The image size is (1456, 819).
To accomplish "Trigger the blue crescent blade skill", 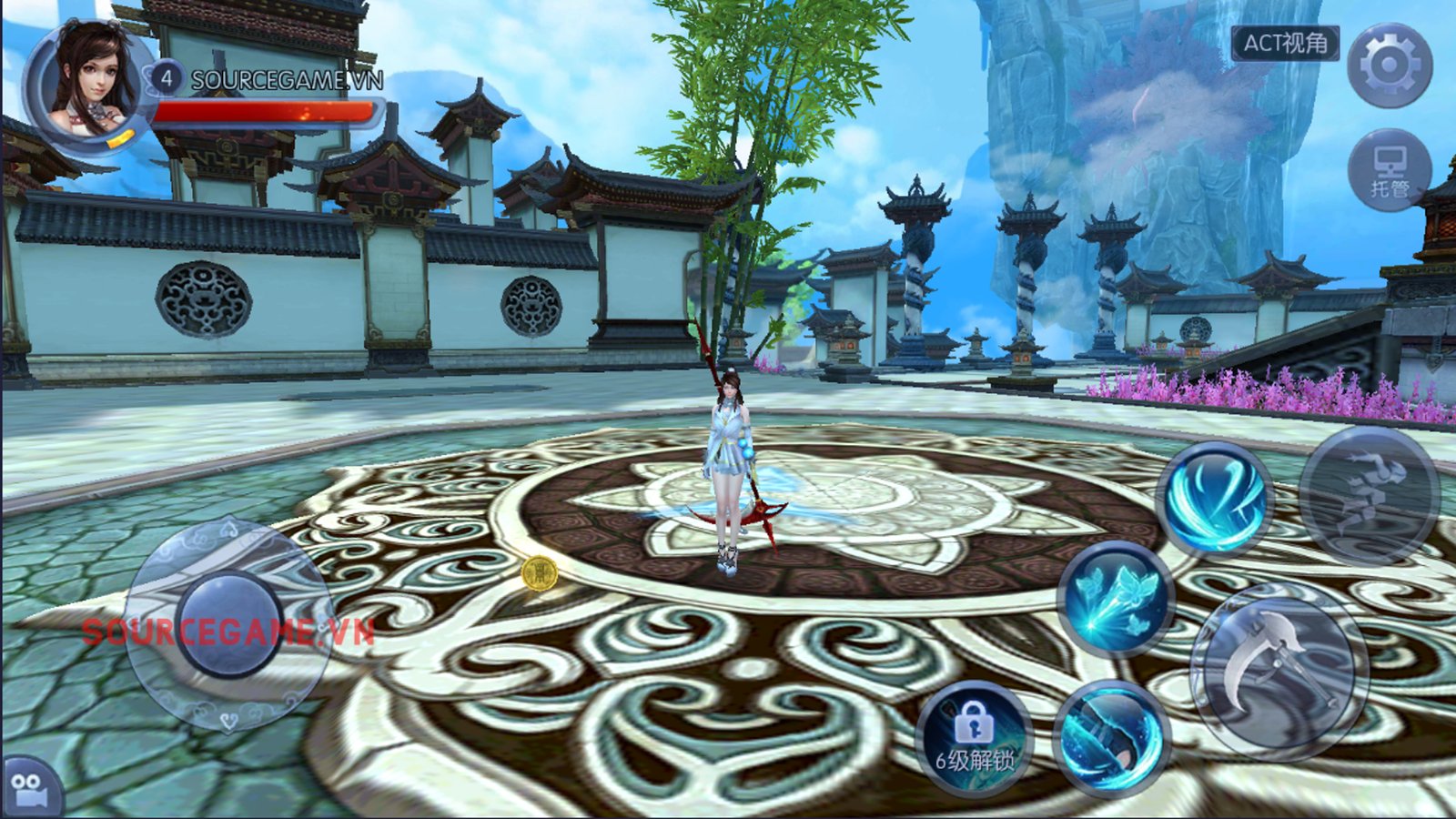I will [1111, 737].
